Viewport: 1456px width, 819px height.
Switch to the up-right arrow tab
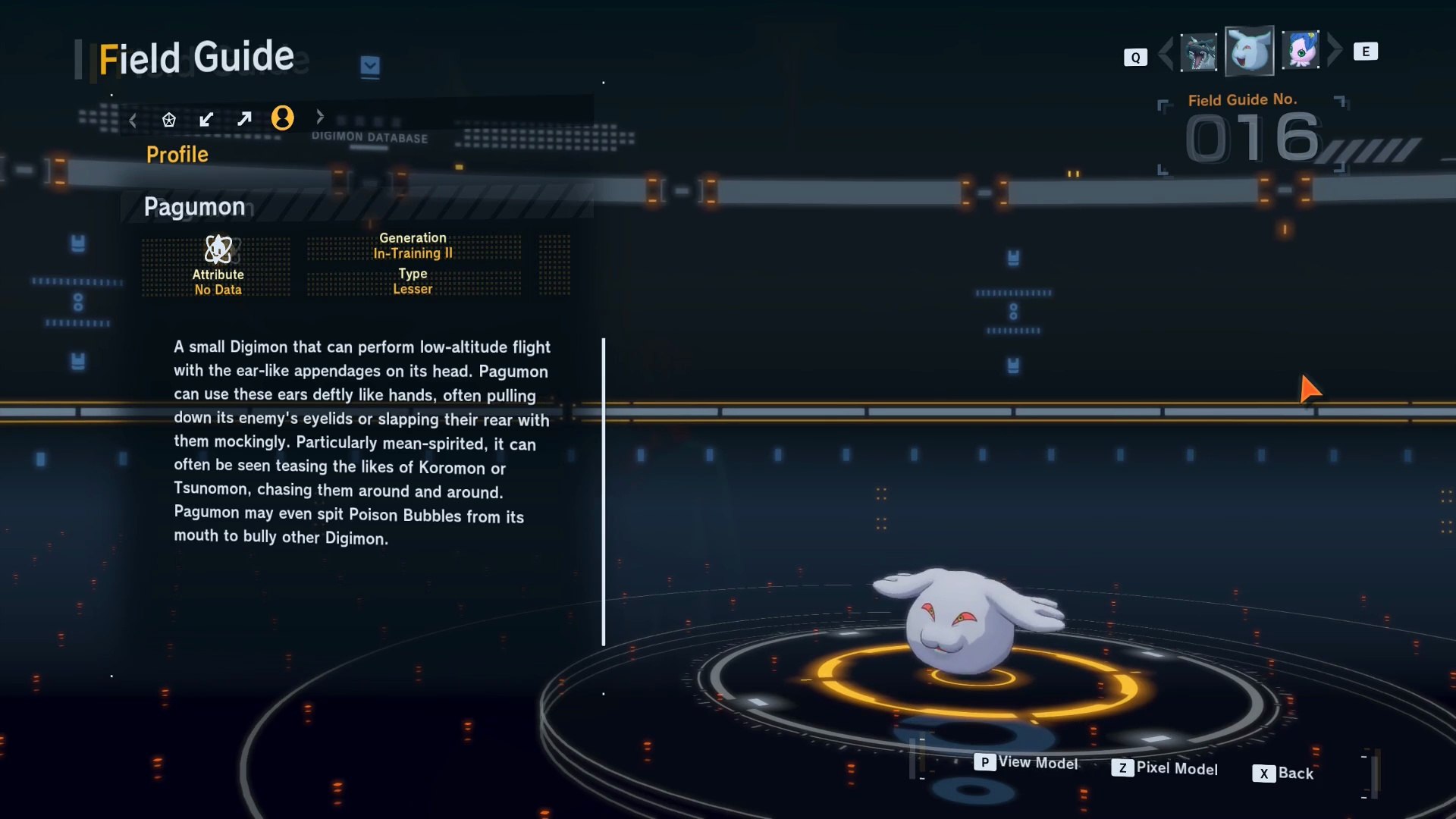(x=244, y=119)
